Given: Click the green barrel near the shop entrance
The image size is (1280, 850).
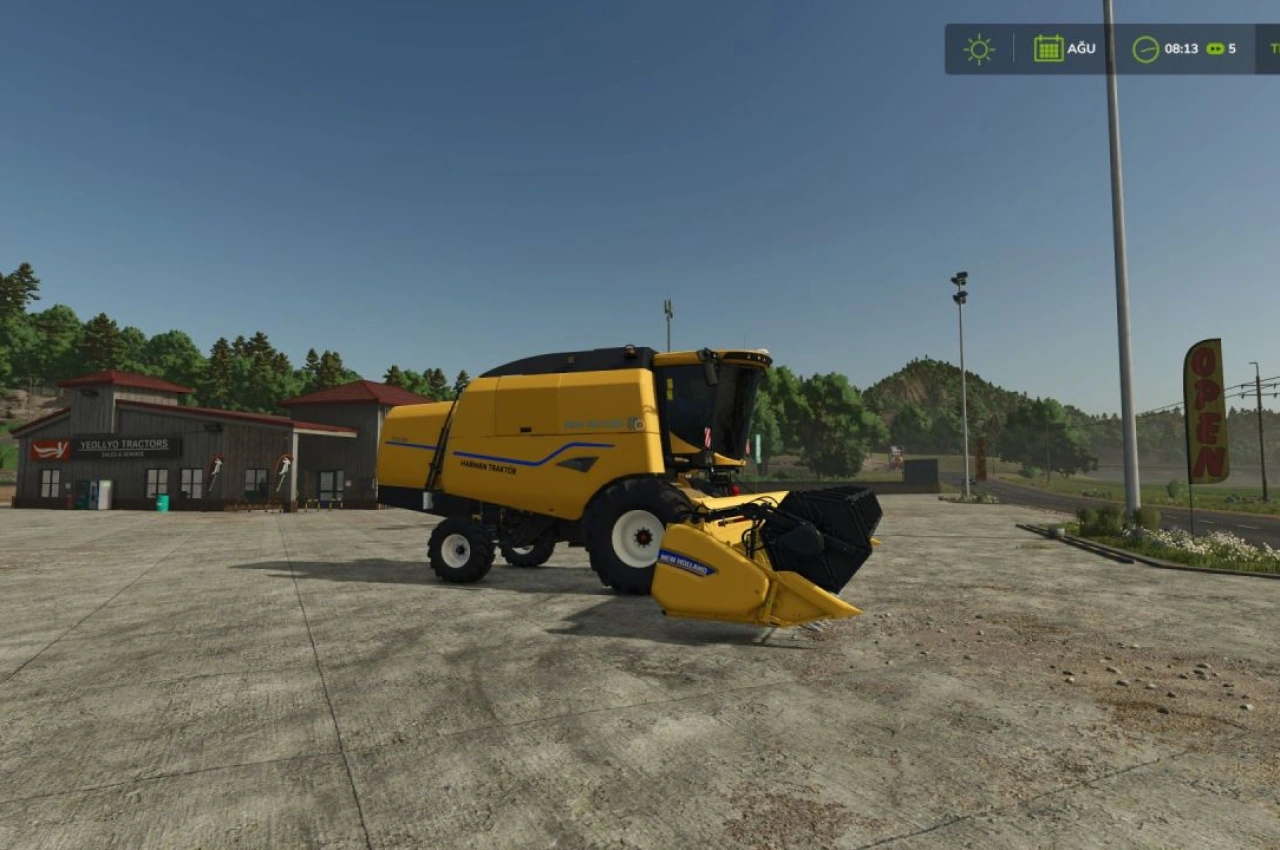Looking at the screenshot, I should click(163, 502).
